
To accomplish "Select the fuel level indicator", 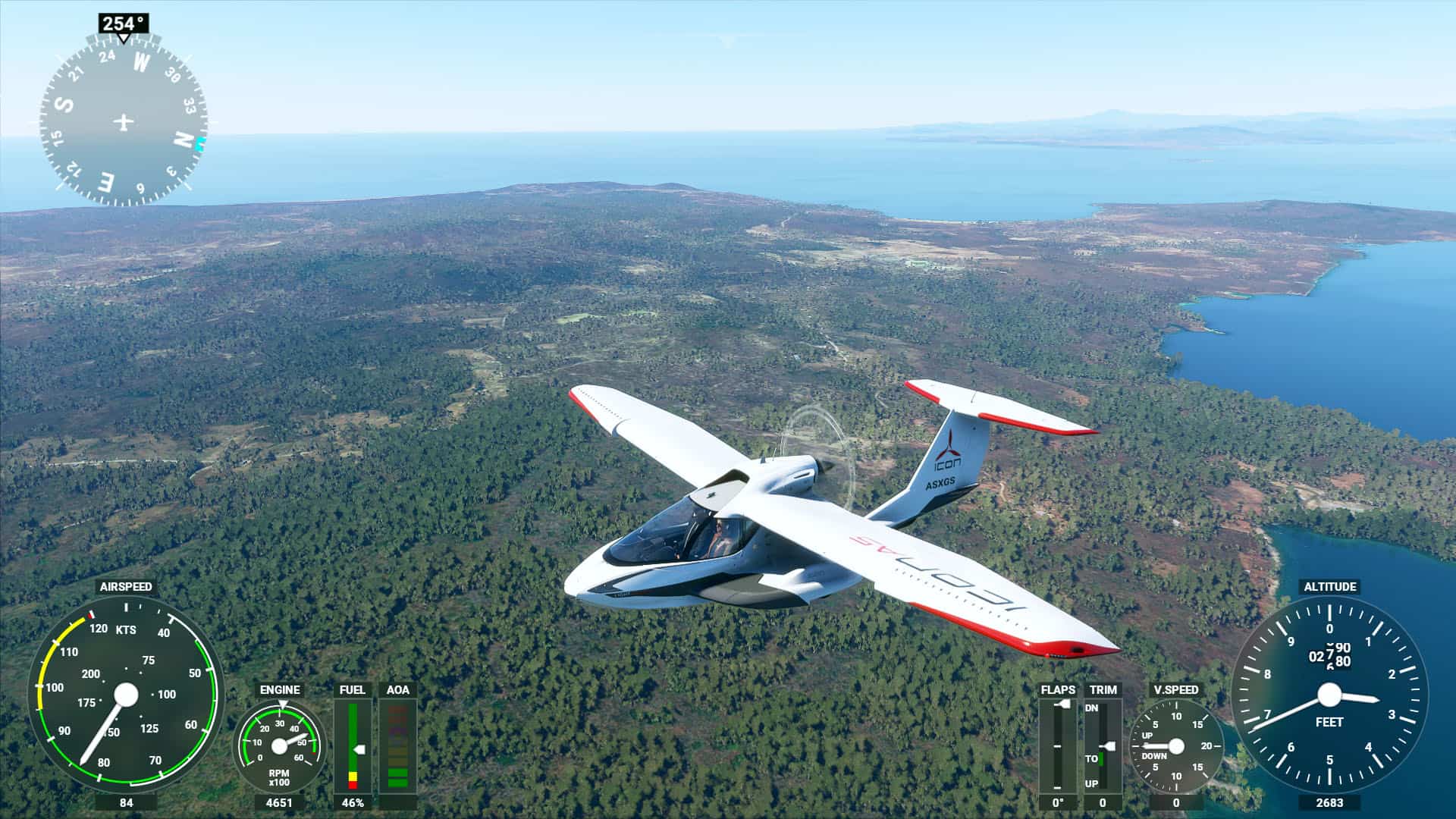I will 353,746.
